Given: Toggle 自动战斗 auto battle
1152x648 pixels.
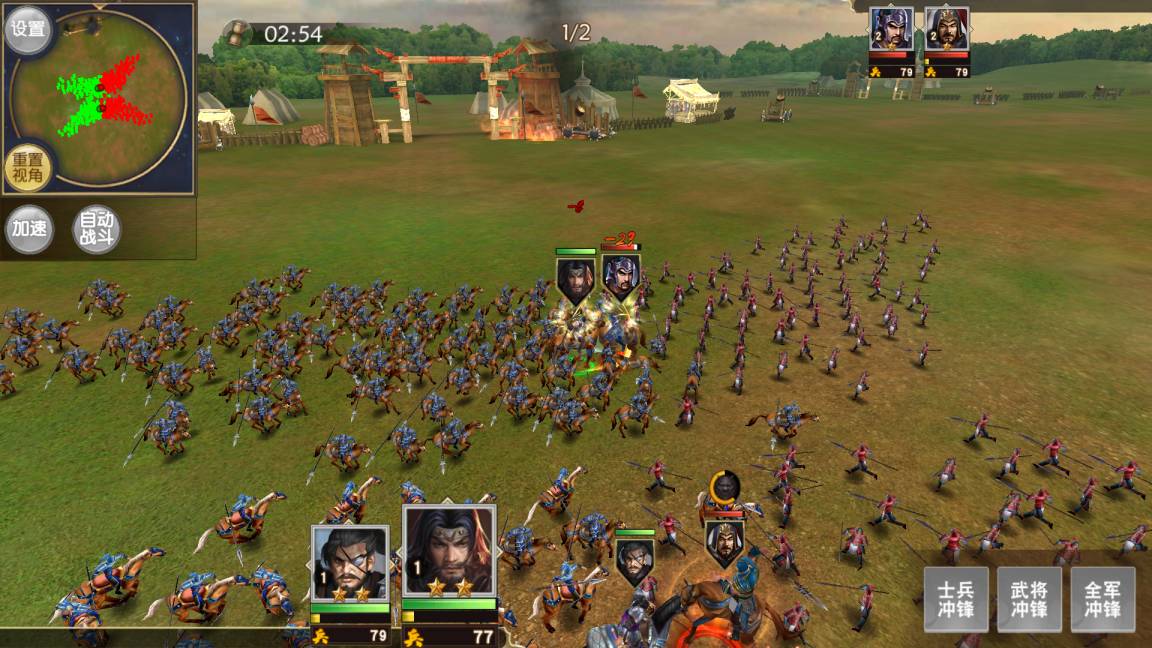Looking at the screenshot, I should [98, 230].
